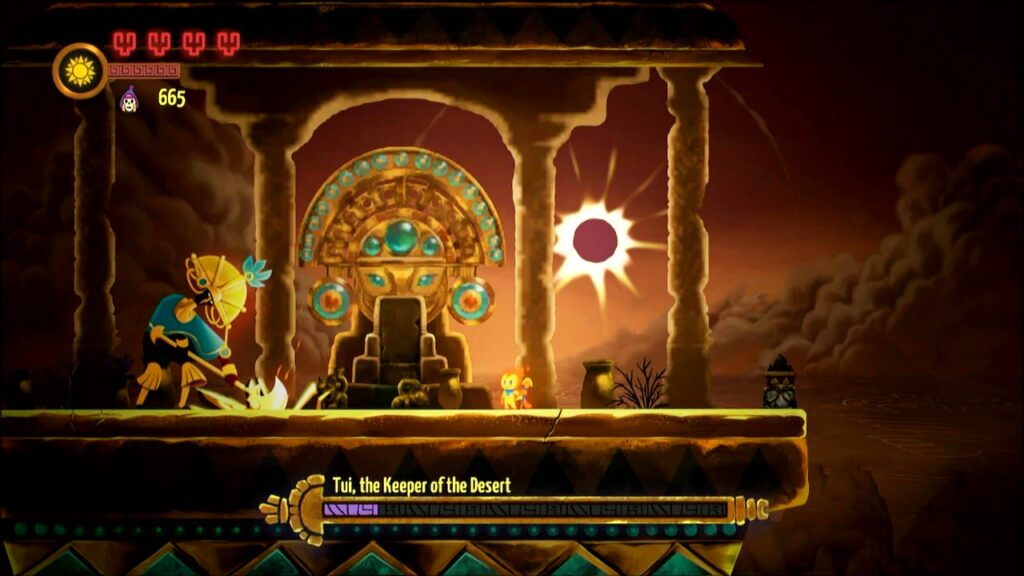1024x576 pixels.
Task: Click the sun power icon
Action: [79, 70]
